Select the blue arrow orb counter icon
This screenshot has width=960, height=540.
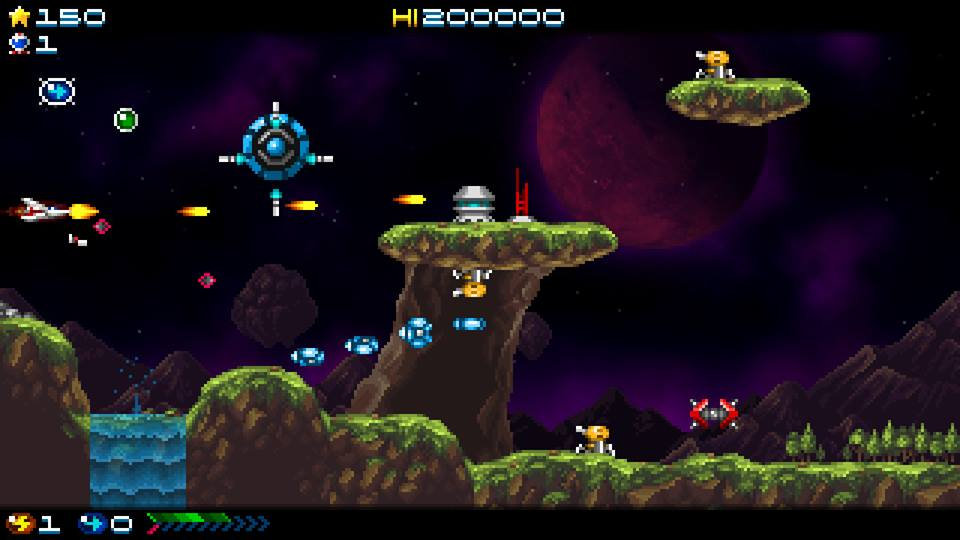pos(93,522)
